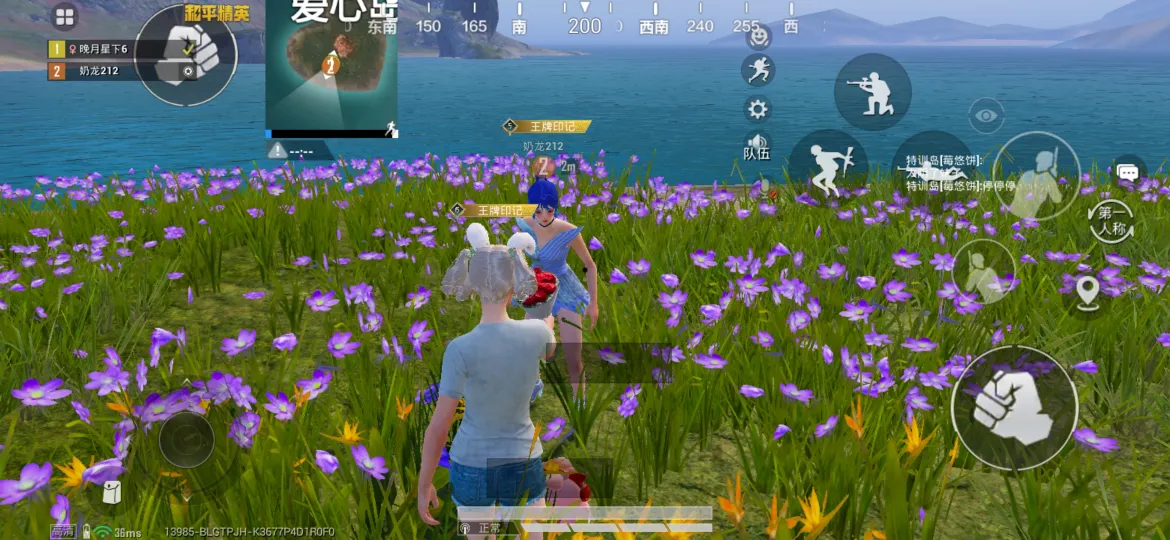Viewport: 1170px width, 540px height.
Task: Tap the movement joystick center
Action: click(186, 438)
